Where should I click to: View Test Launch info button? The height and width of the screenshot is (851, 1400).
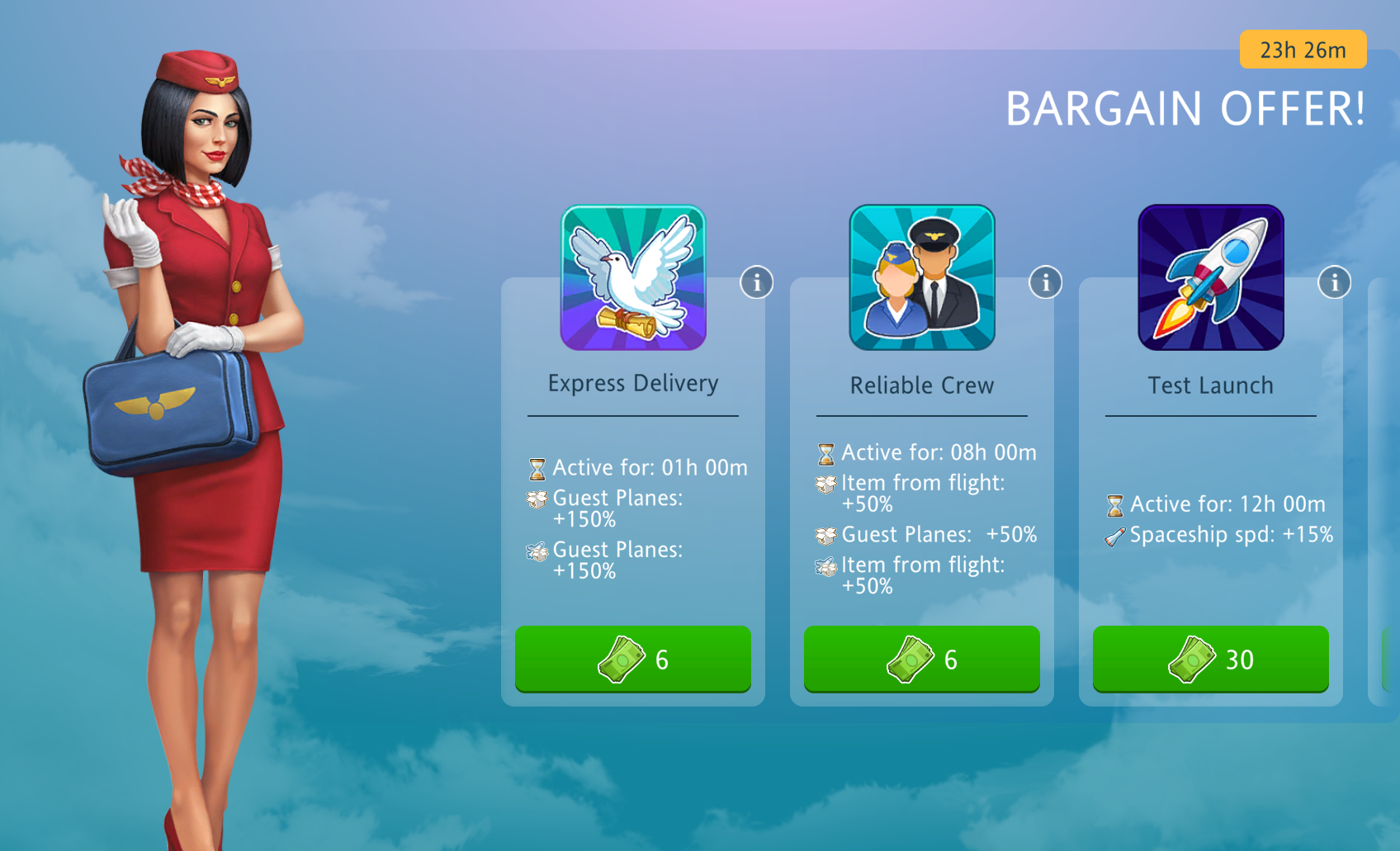[1334, 282]
